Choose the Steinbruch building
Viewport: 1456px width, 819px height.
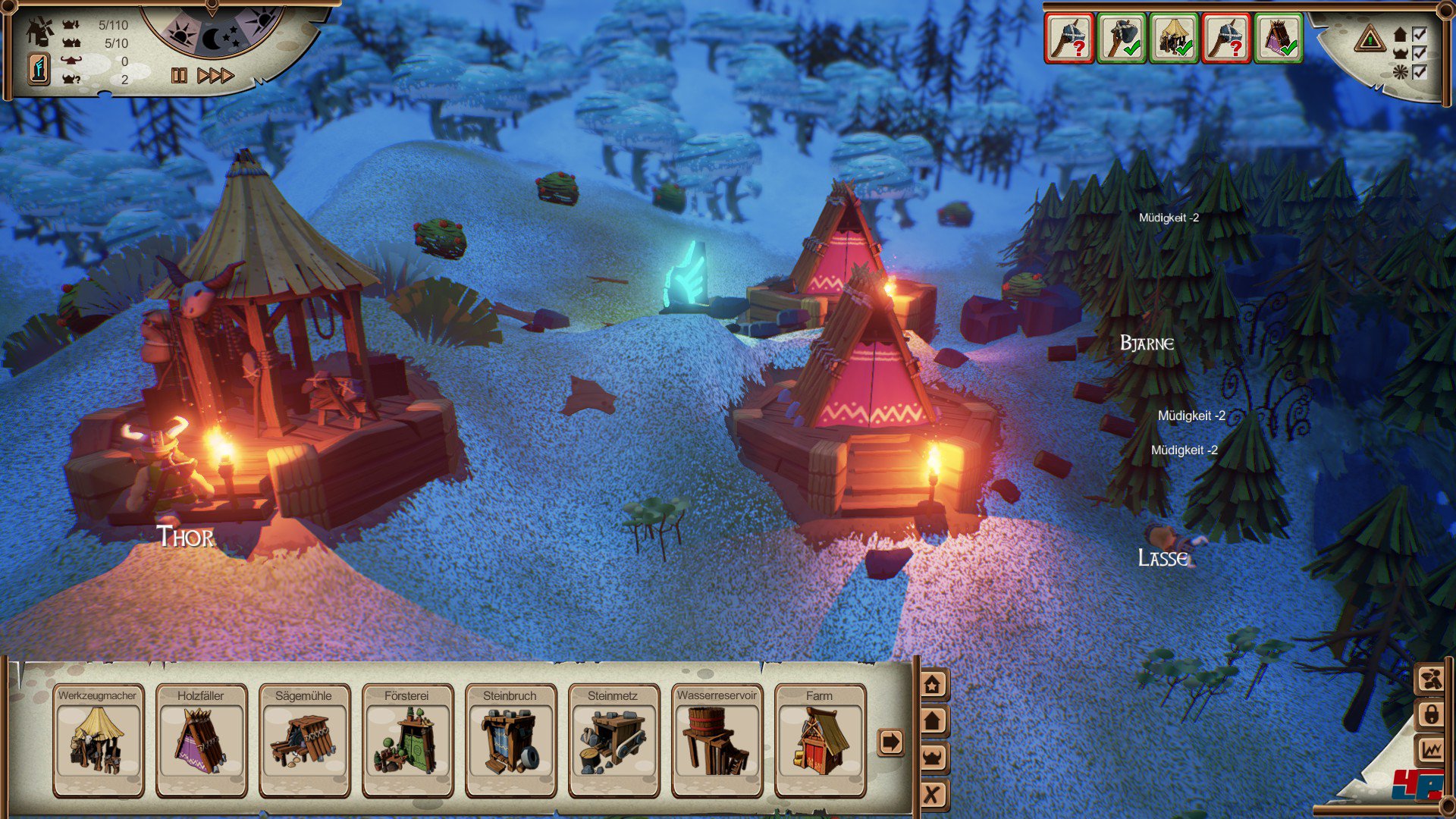tap(510, 739)
